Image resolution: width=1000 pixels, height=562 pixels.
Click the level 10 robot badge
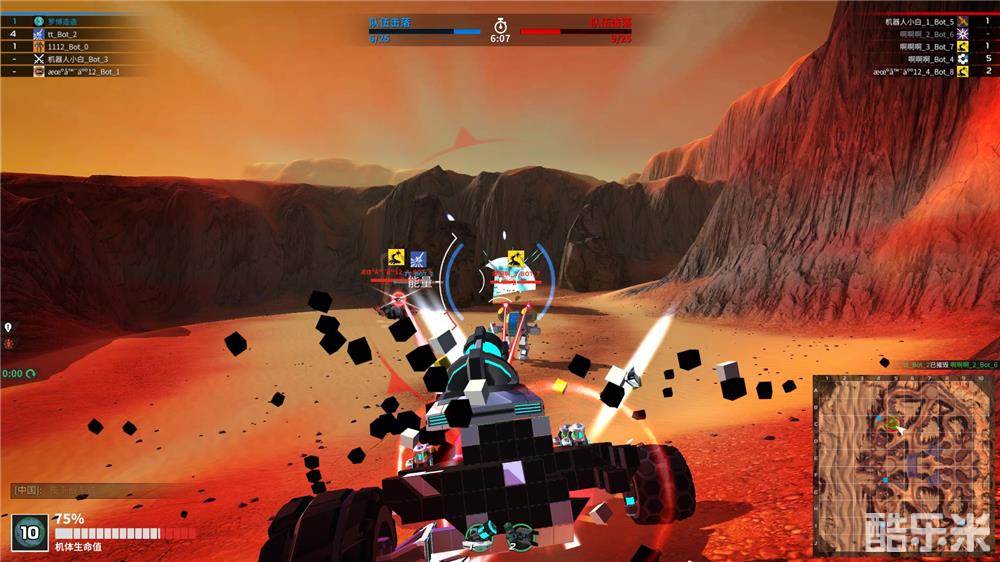(30, 533)
